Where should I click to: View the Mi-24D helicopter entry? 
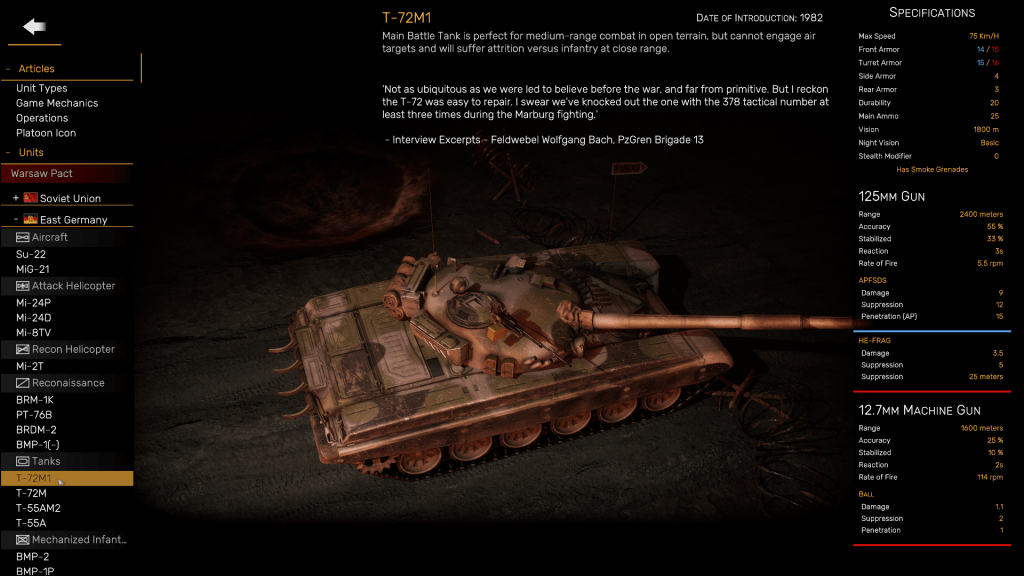click(x=34, y=318)
